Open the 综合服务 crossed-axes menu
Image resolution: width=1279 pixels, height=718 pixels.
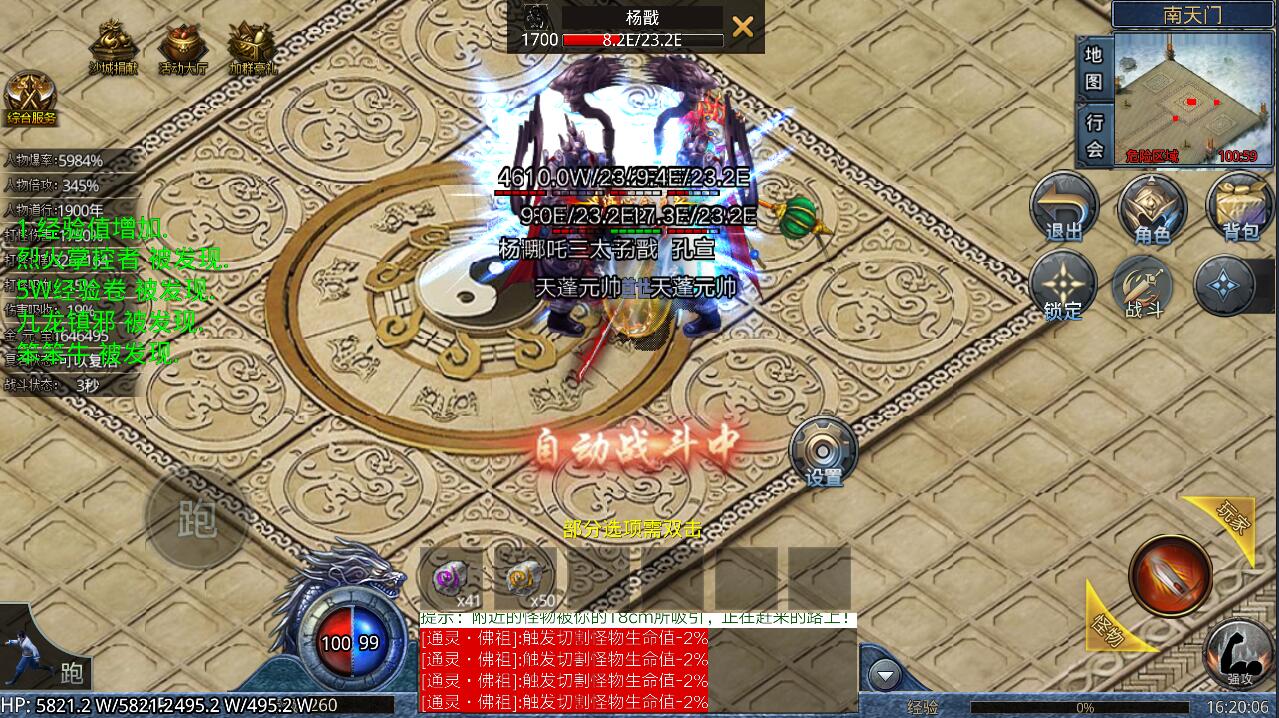(x=30, y=97)
